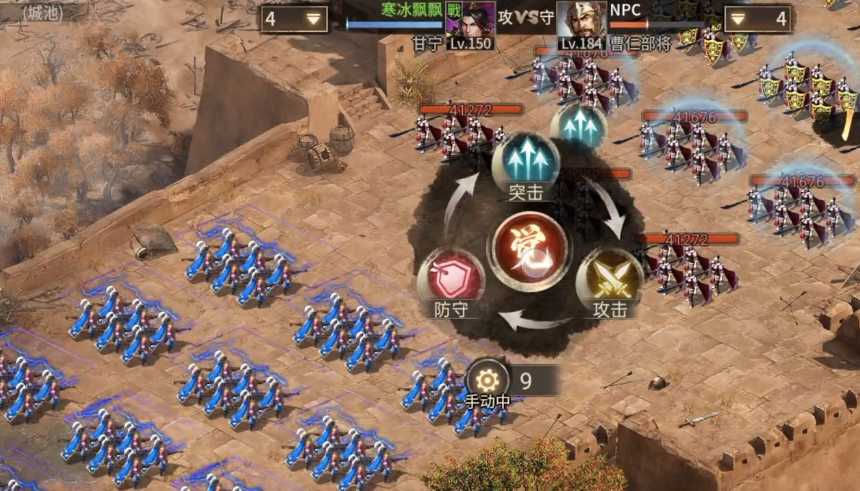Screen dimensions: 860x491
Task: Open the attacker-side dropdown showing 4
Action: 294,18
